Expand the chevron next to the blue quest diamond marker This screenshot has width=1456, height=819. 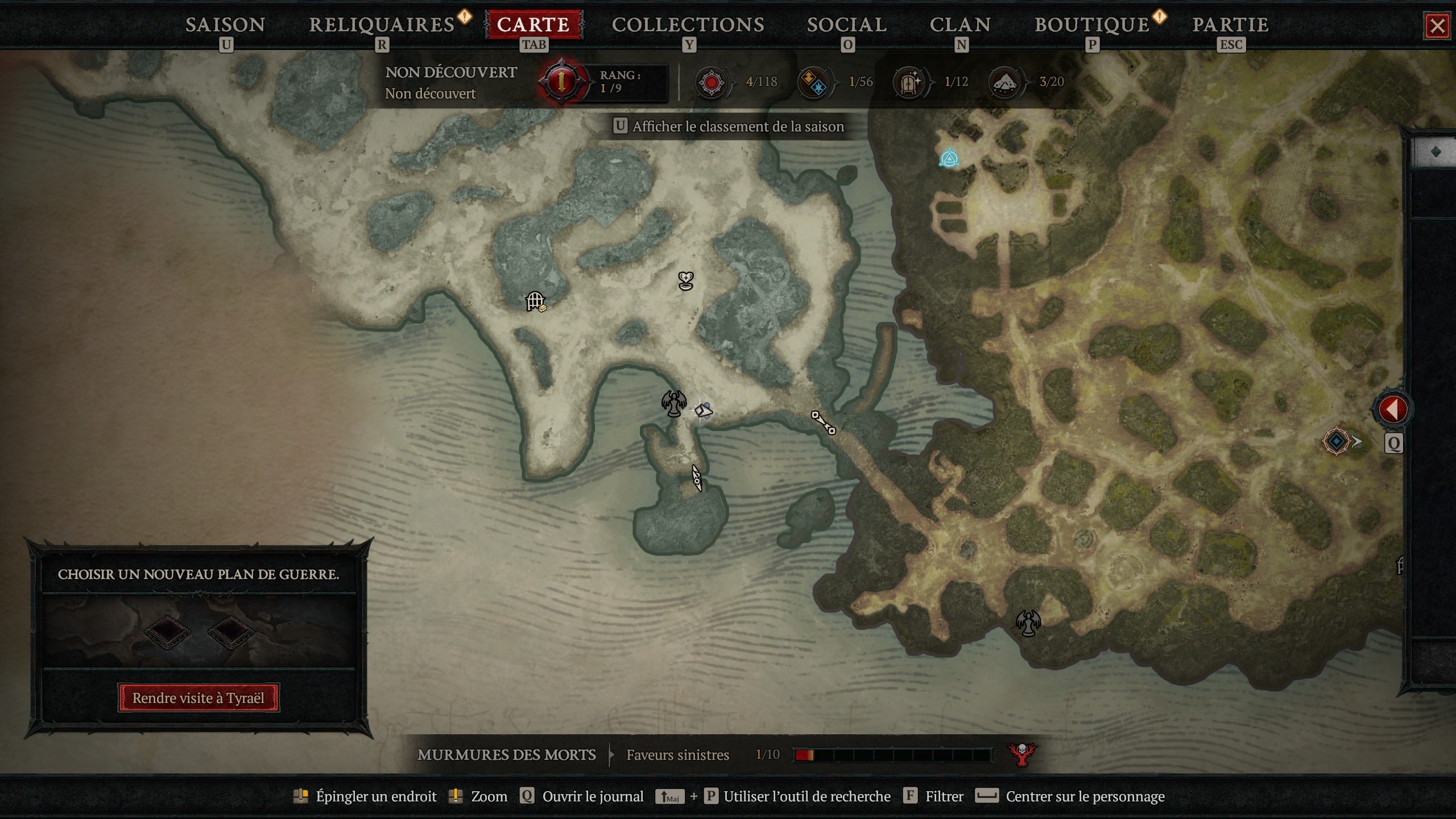pyautogui.click(x=1356, y=441)
